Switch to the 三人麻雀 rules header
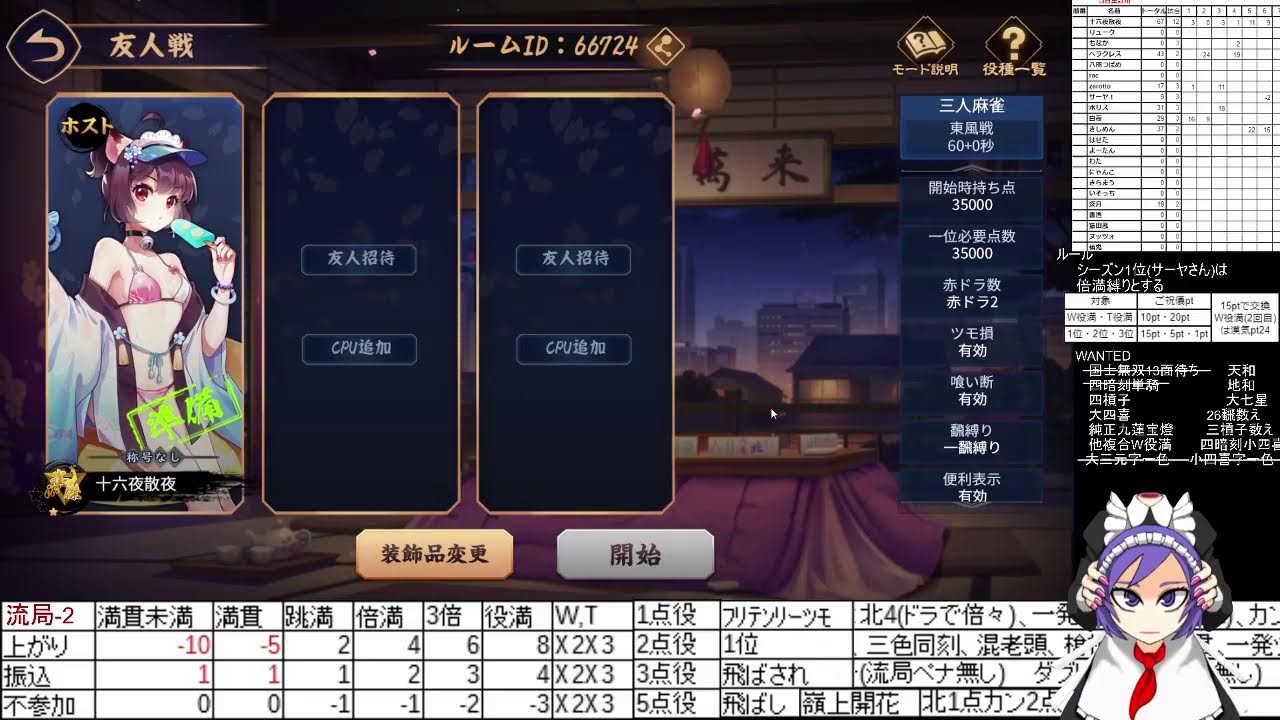1280x720 pixels. click(971, 105)
